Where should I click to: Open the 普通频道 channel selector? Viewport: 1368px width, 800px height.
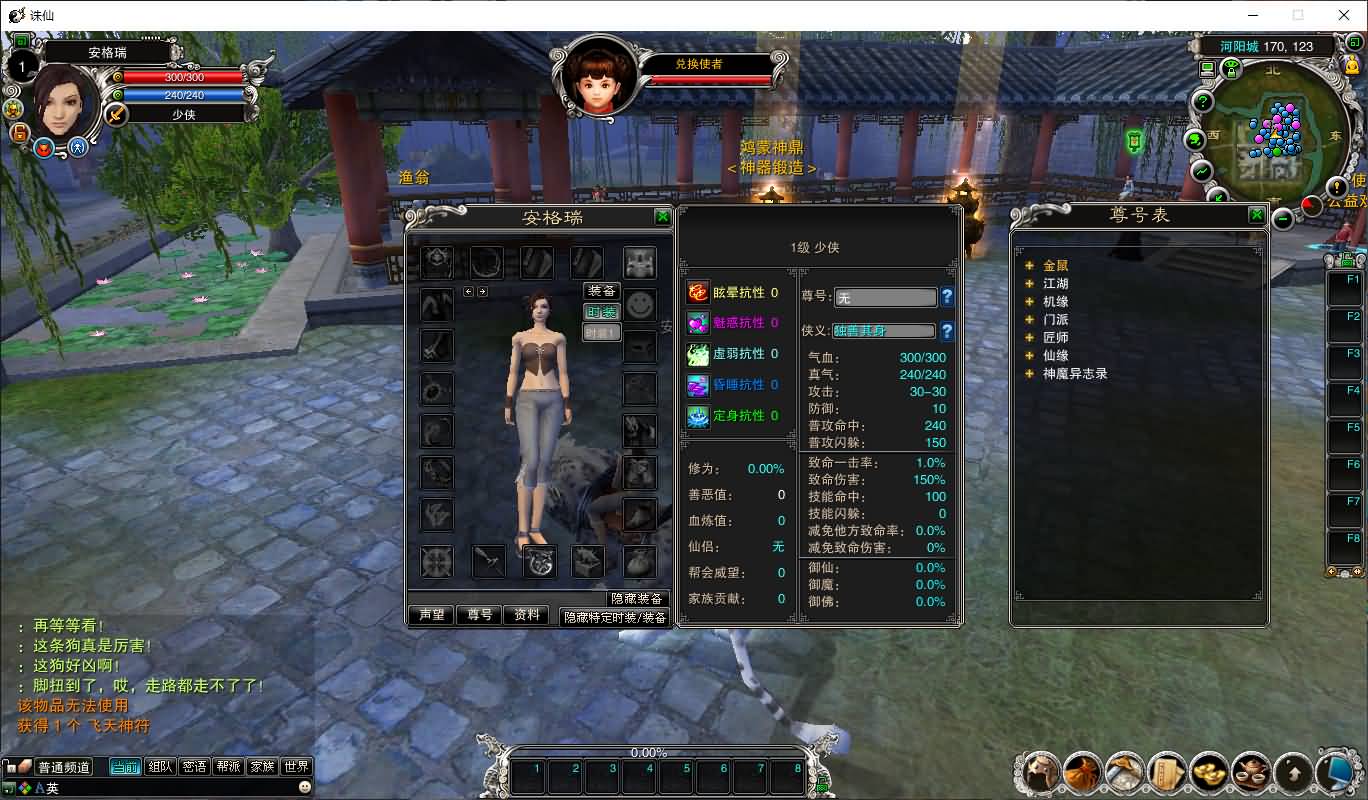[x=64, y=768]
